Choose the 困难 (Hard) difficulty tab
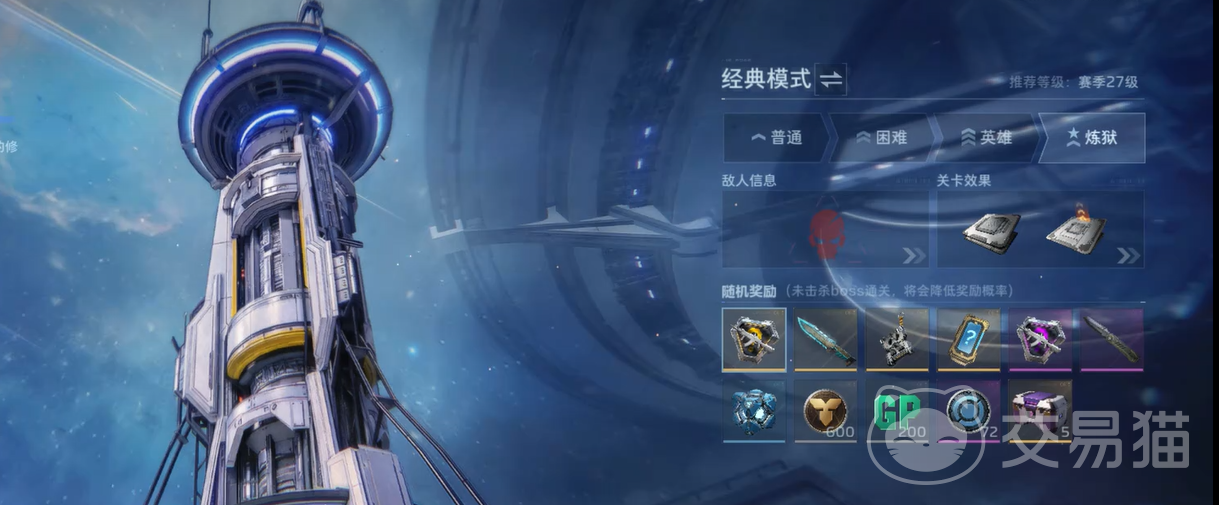 [x=881, y=138]
